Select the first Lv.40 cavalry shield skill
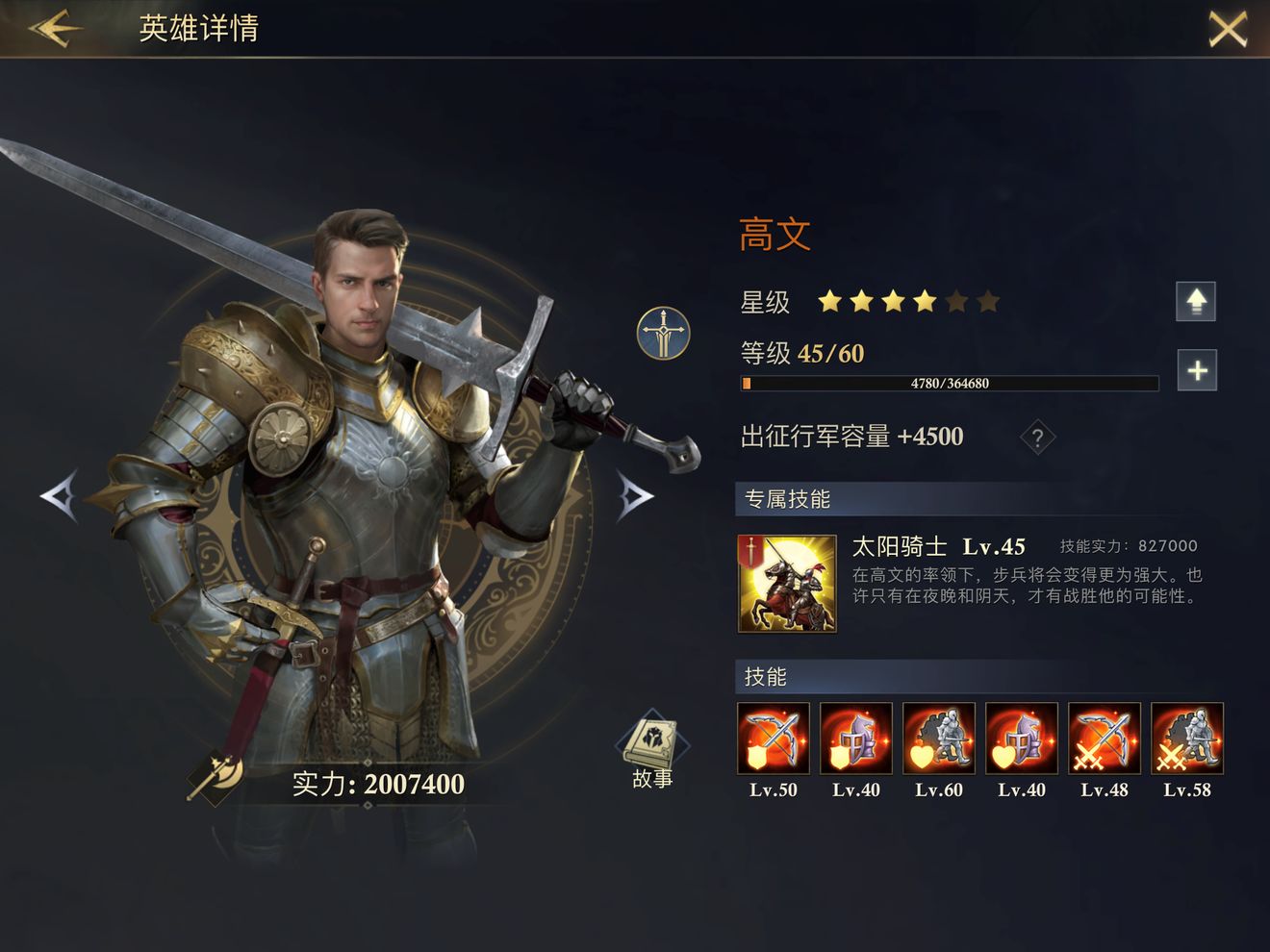 pyautogui.click(x=855, y=739)
